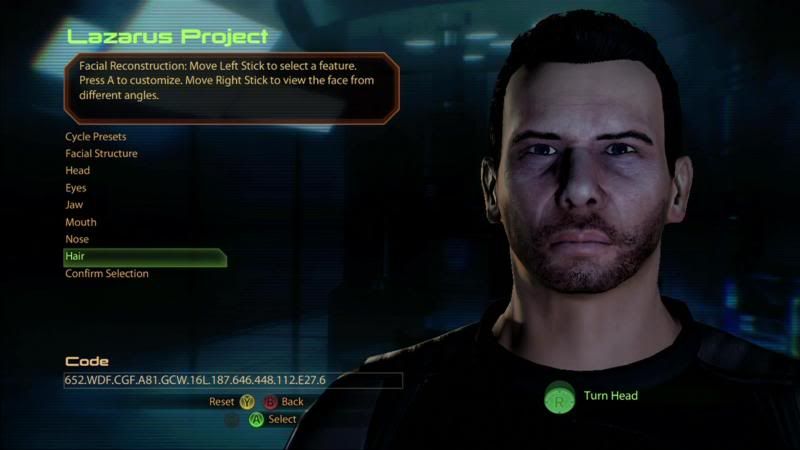Screen dimensions: 800x450
Task: Select the highlighted Hair entry
Action: (144, 257)
